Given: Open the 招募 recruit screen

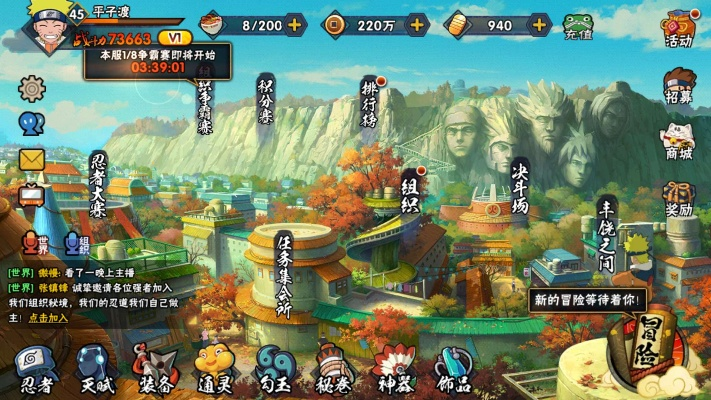Looking at the screenshot, I should pyautogui.click(x=679, y=87).
